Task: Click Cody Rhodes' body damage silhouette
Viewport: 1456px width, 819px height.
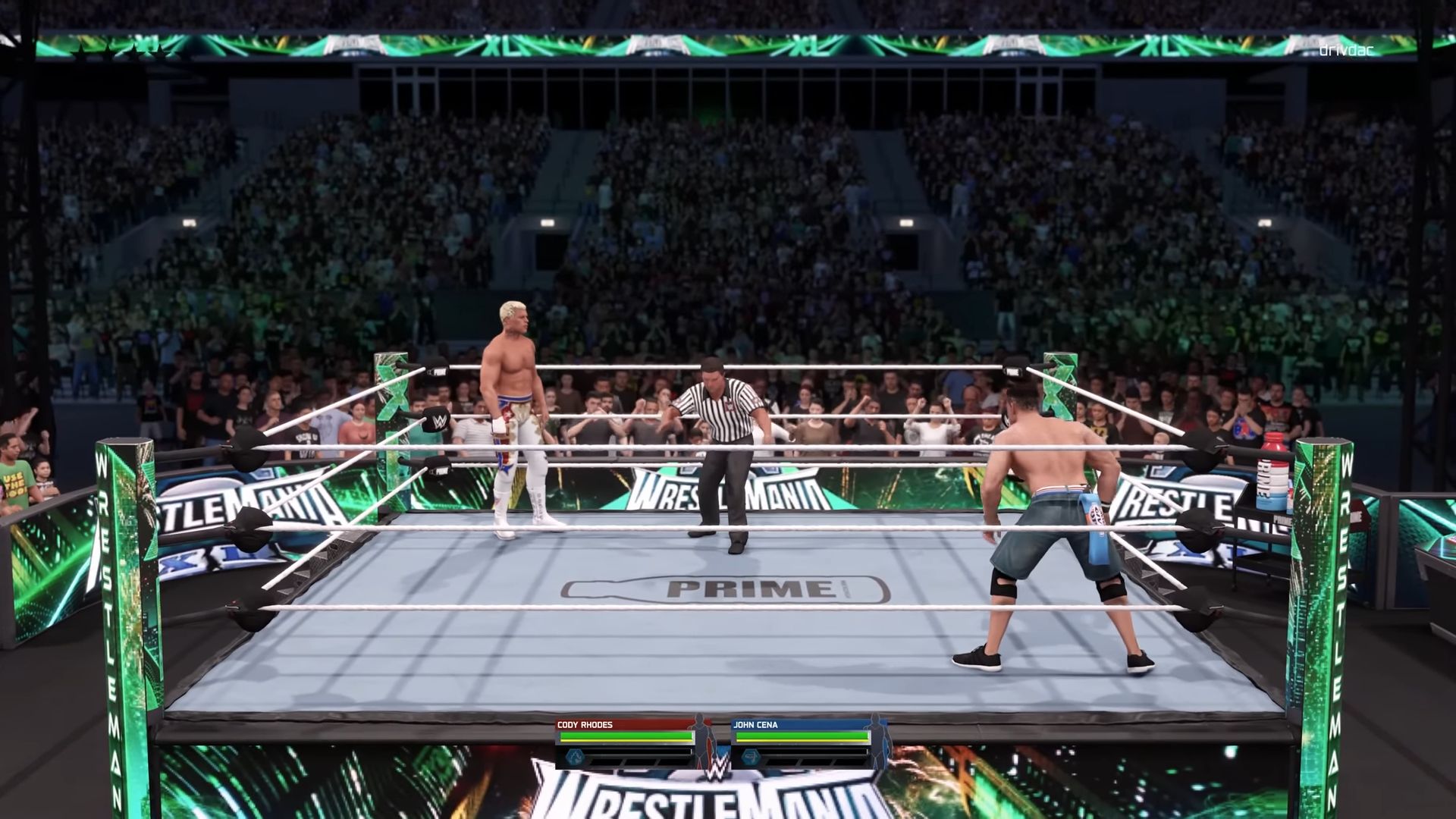Action: [x=701, y=738]
